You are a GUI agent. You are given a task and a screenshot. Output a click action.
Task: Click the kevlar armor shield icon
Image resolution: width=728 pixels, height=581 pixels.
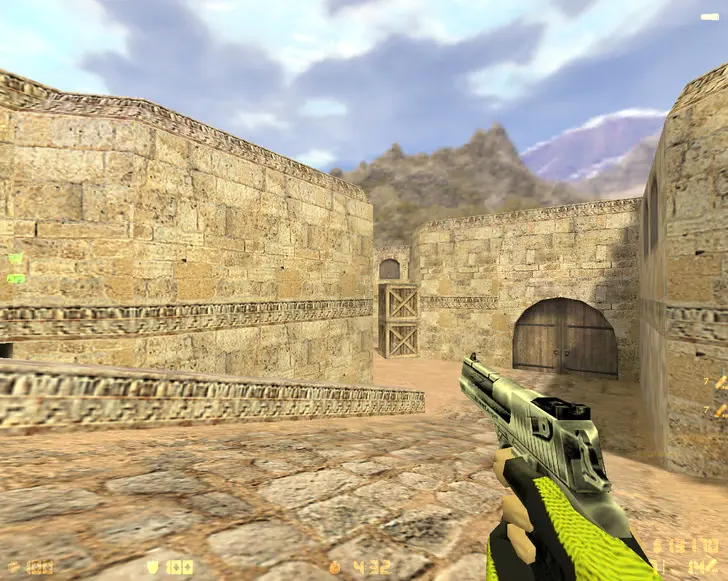[x=153, y=567]
